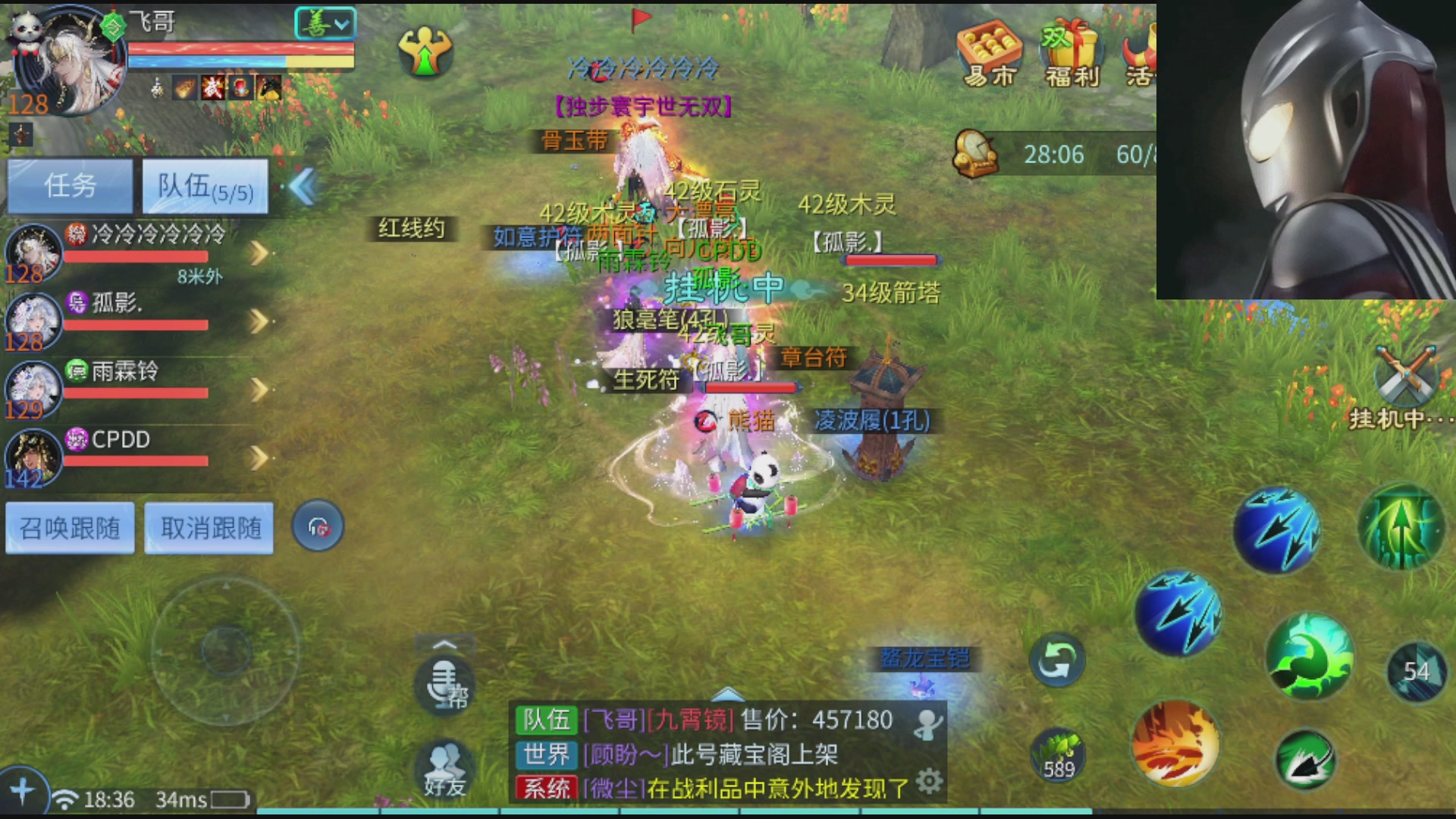Select the 队伍 chat channel label

tap(544, 720)
